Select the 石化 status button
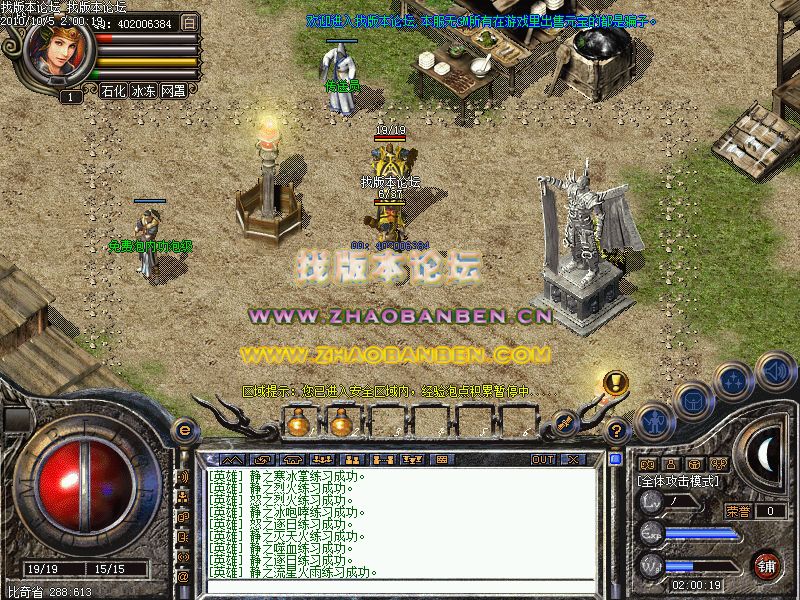 [114, 91]
